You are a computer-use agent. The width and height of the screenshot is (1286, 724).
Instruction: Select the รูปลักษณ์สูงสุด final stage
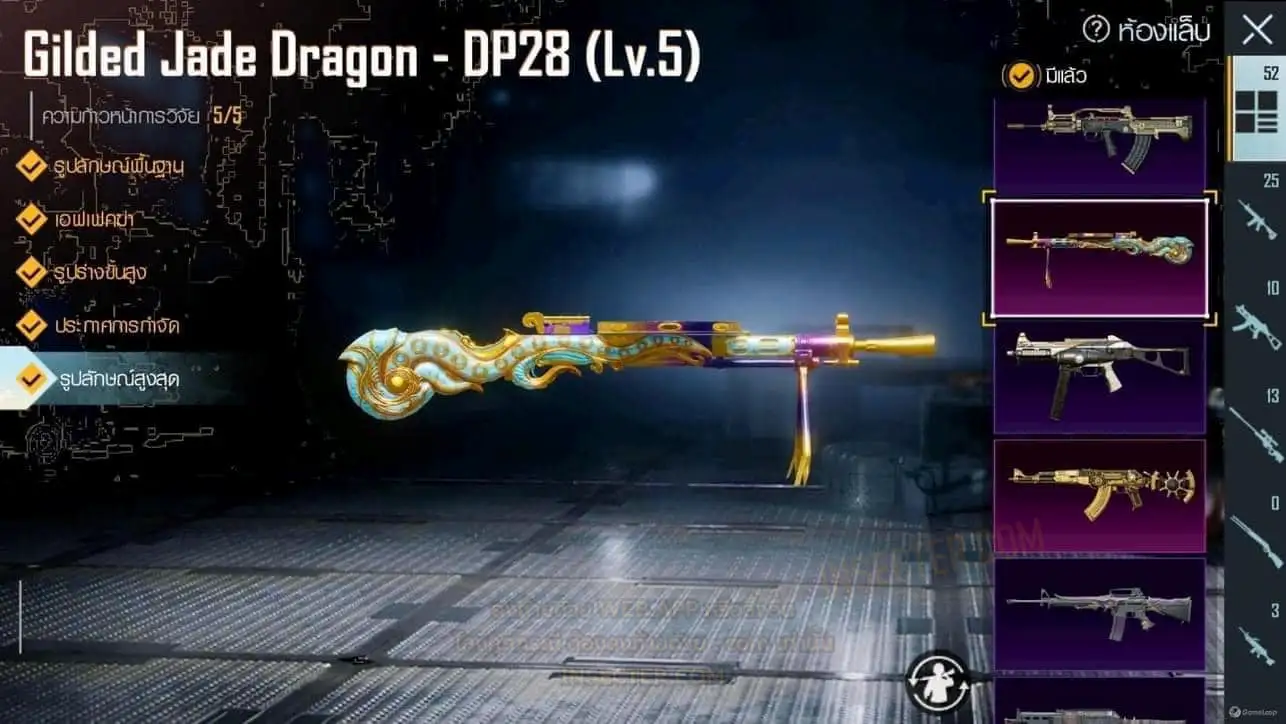click(110, 378)
